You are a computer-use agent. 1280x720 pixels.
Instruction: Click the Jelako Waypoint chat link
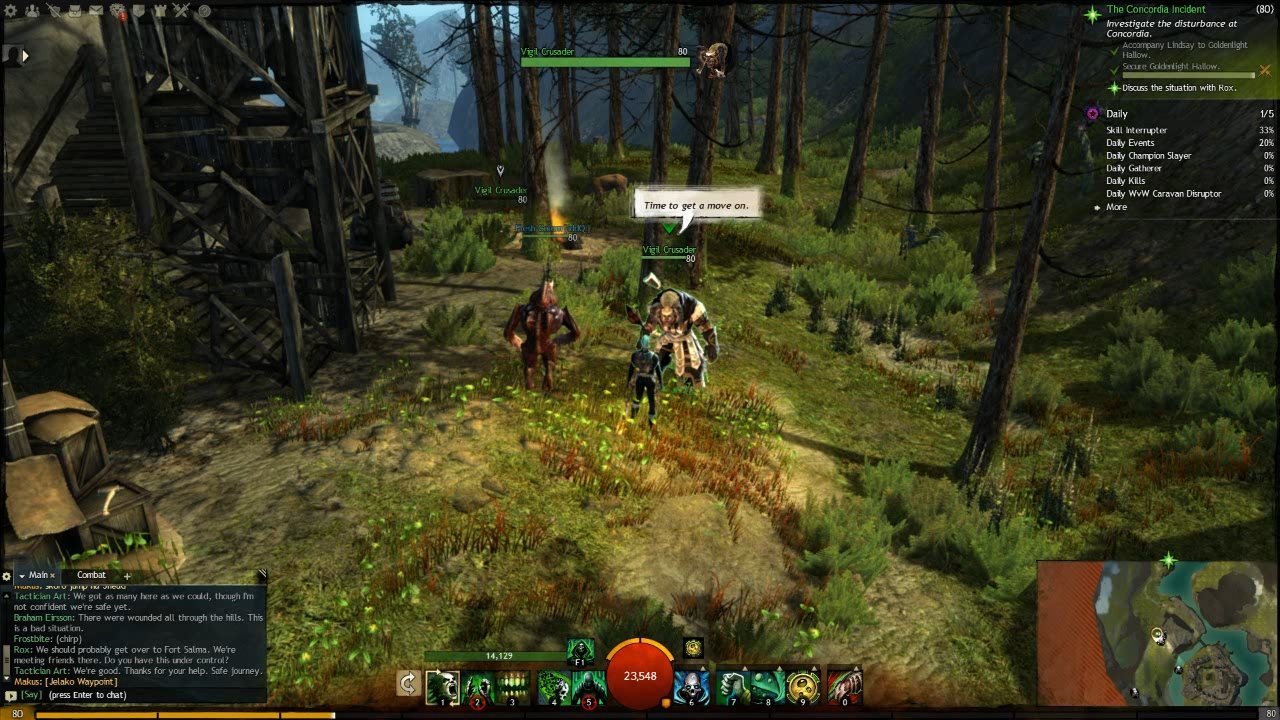pyautogui.click(x=82, y=682)
